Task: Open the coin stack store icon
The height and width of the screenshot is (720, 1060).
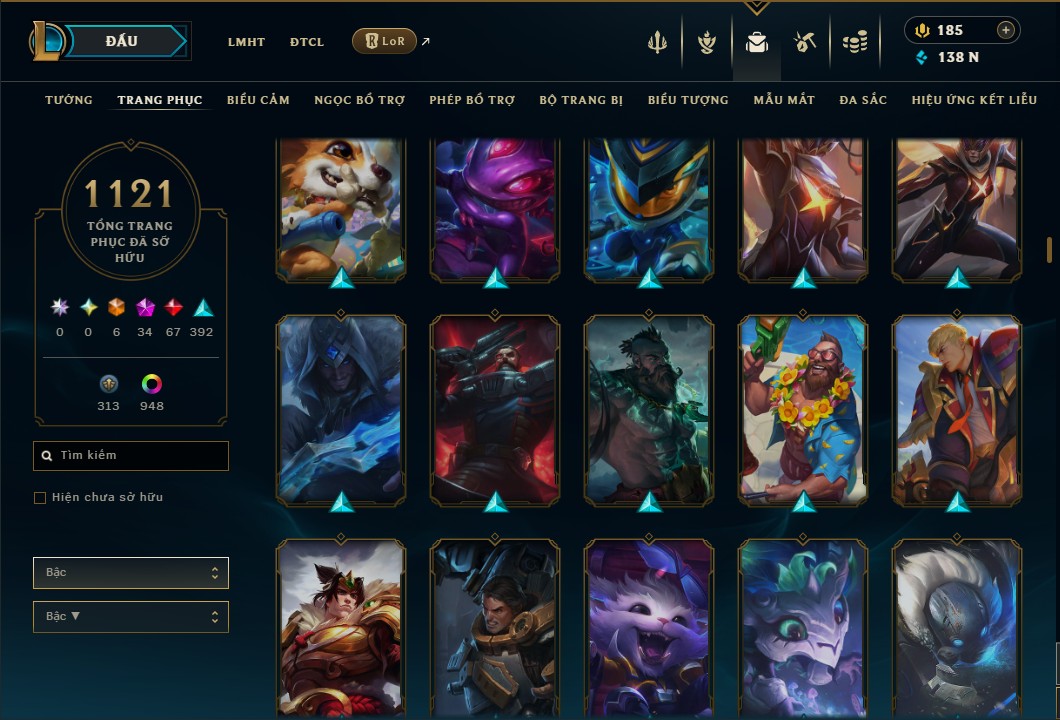Action: point(854,42)
